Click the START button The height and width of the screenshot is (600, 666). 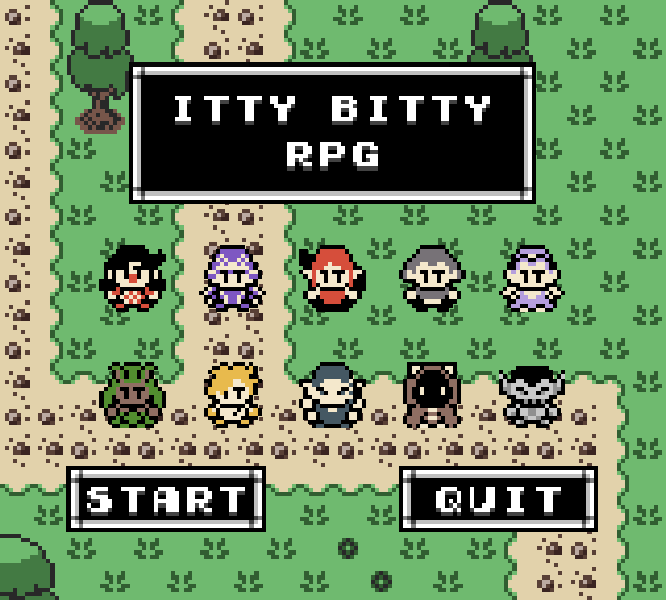[x=166, y=498]
